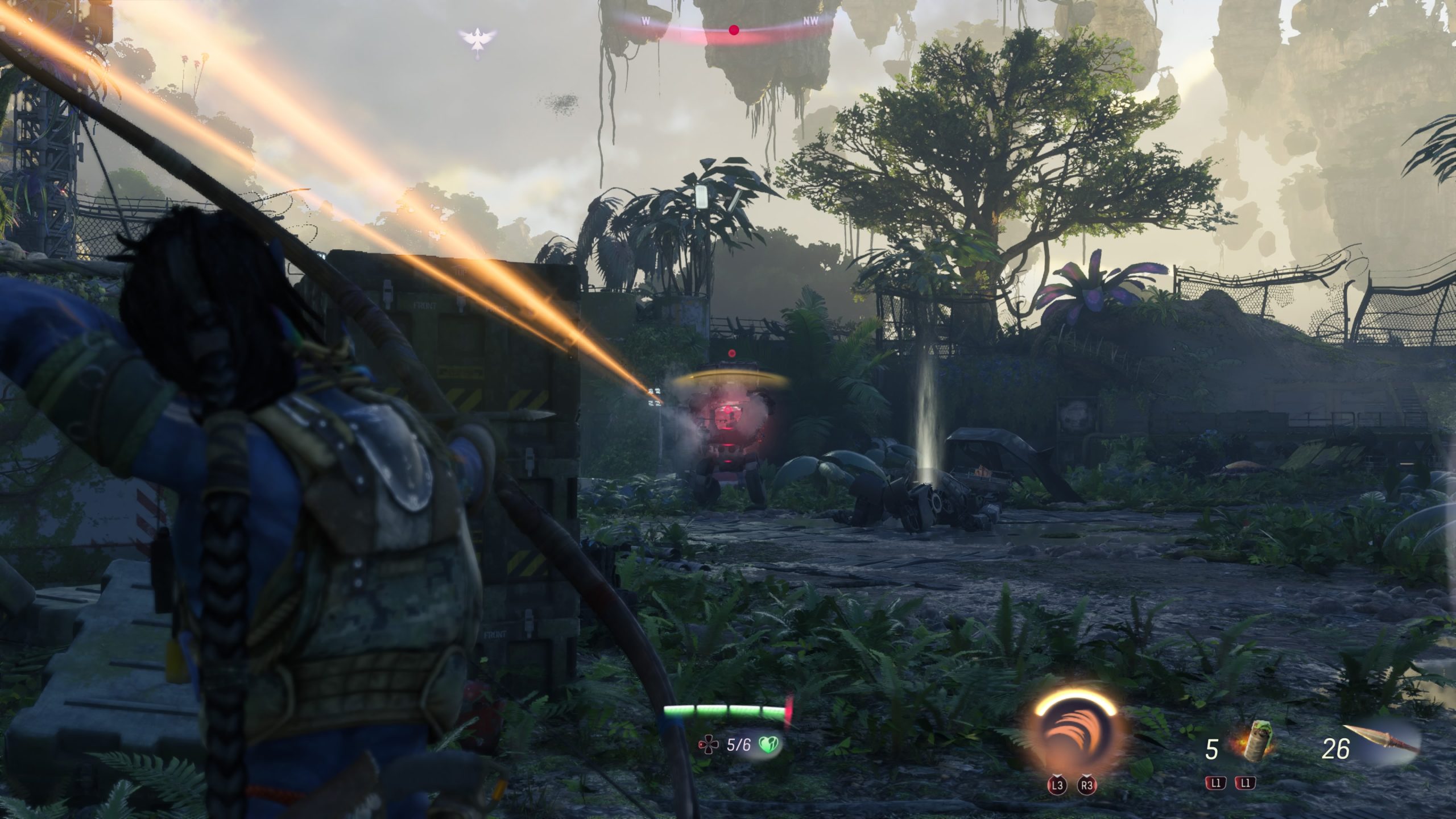Select the explosive grenade item icon

point(1254,743)
